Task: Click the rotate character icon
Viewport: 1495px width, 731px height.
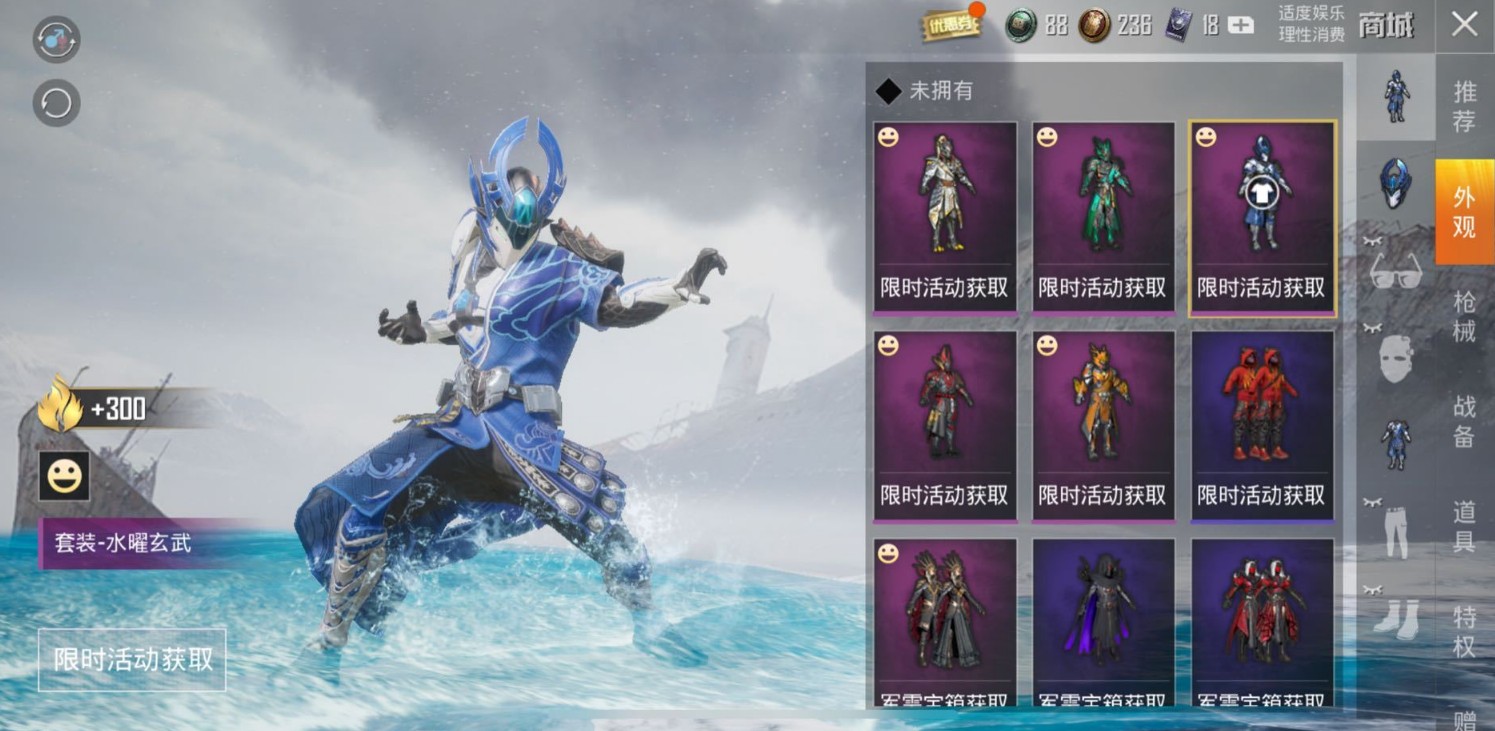Action: point(56,103)
